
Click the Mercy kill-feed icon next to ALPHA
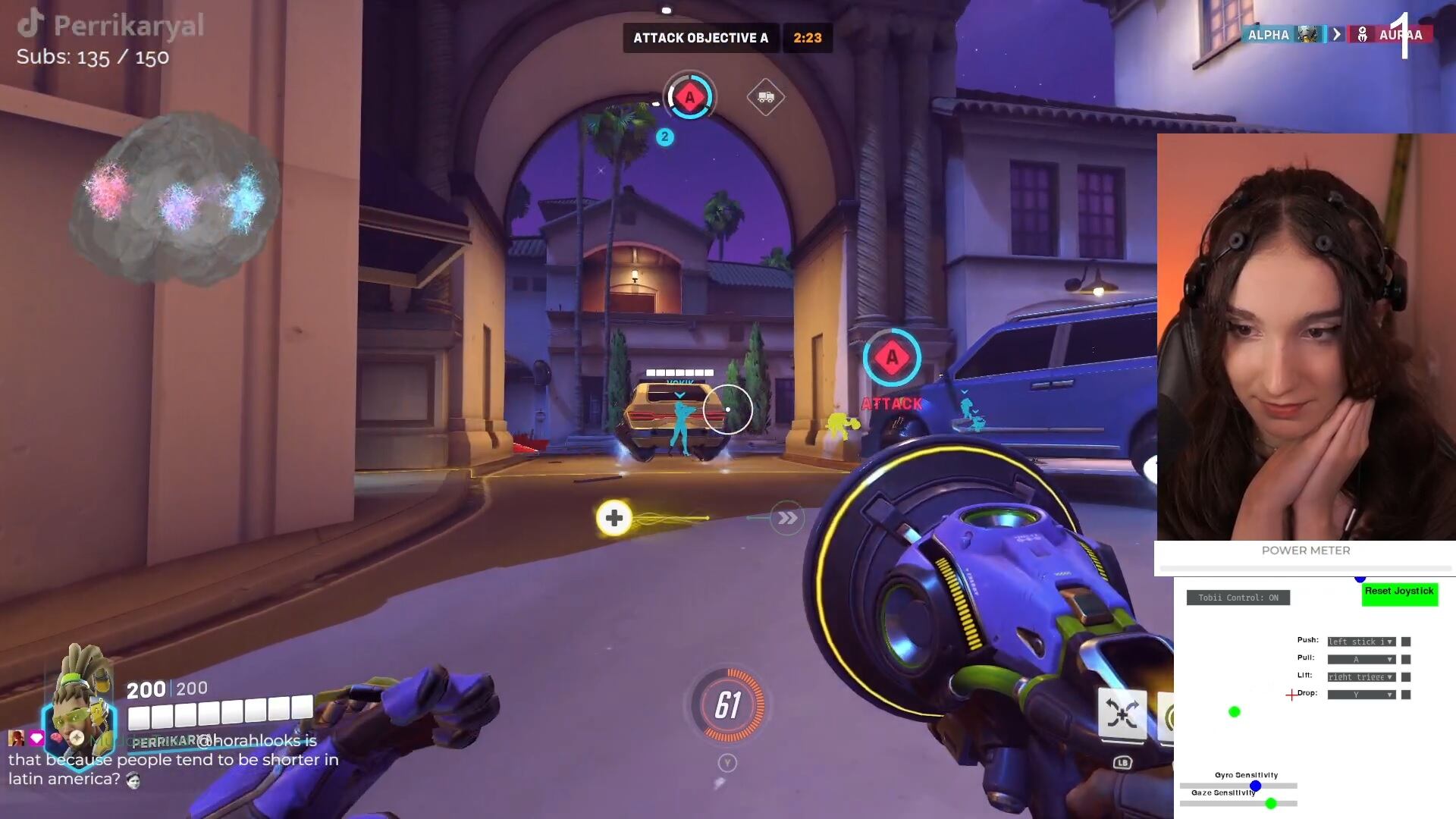(x=1308, y=35)
